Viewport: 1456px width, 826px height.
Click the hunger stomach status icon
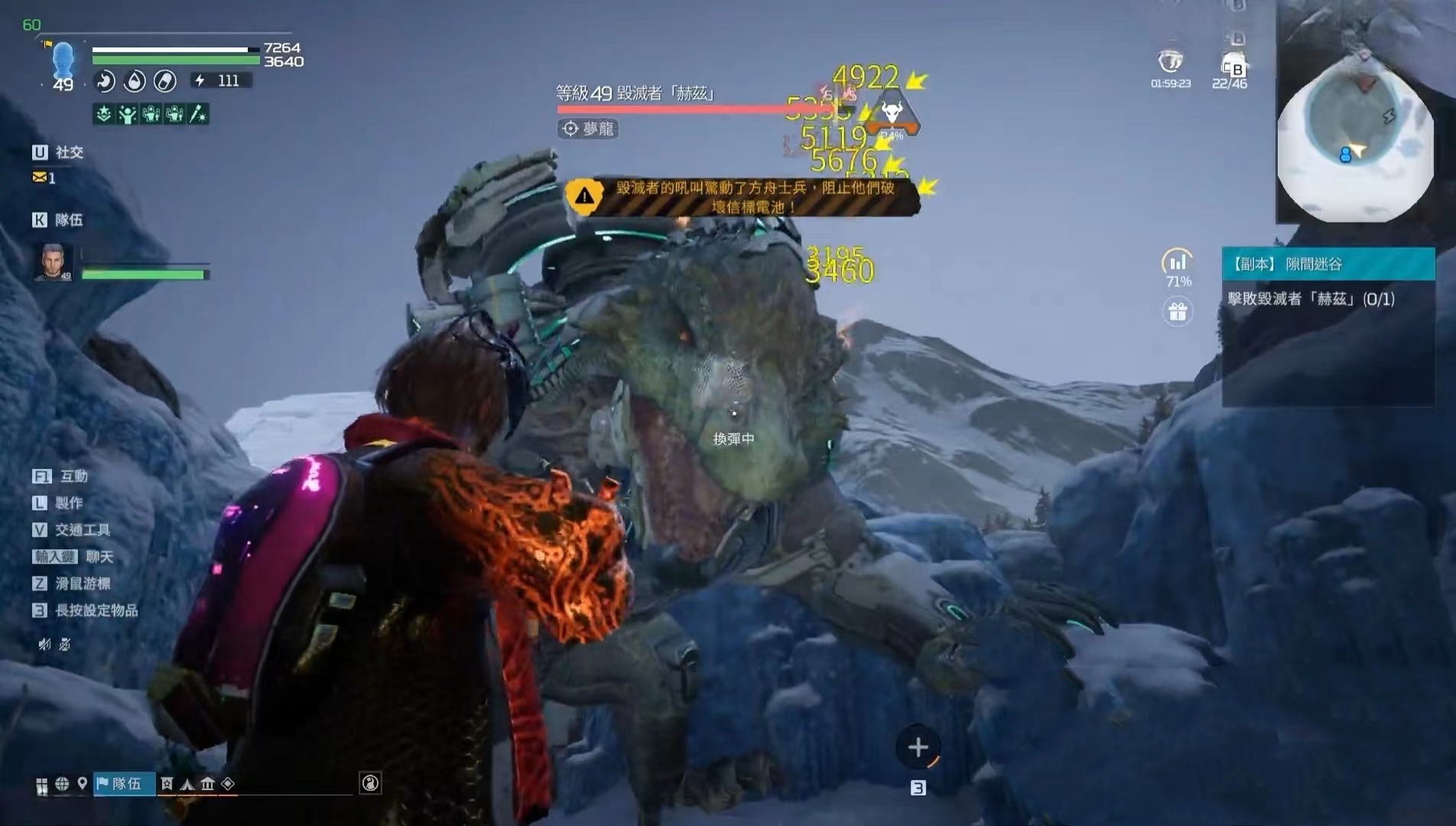[x=105, y=80]
